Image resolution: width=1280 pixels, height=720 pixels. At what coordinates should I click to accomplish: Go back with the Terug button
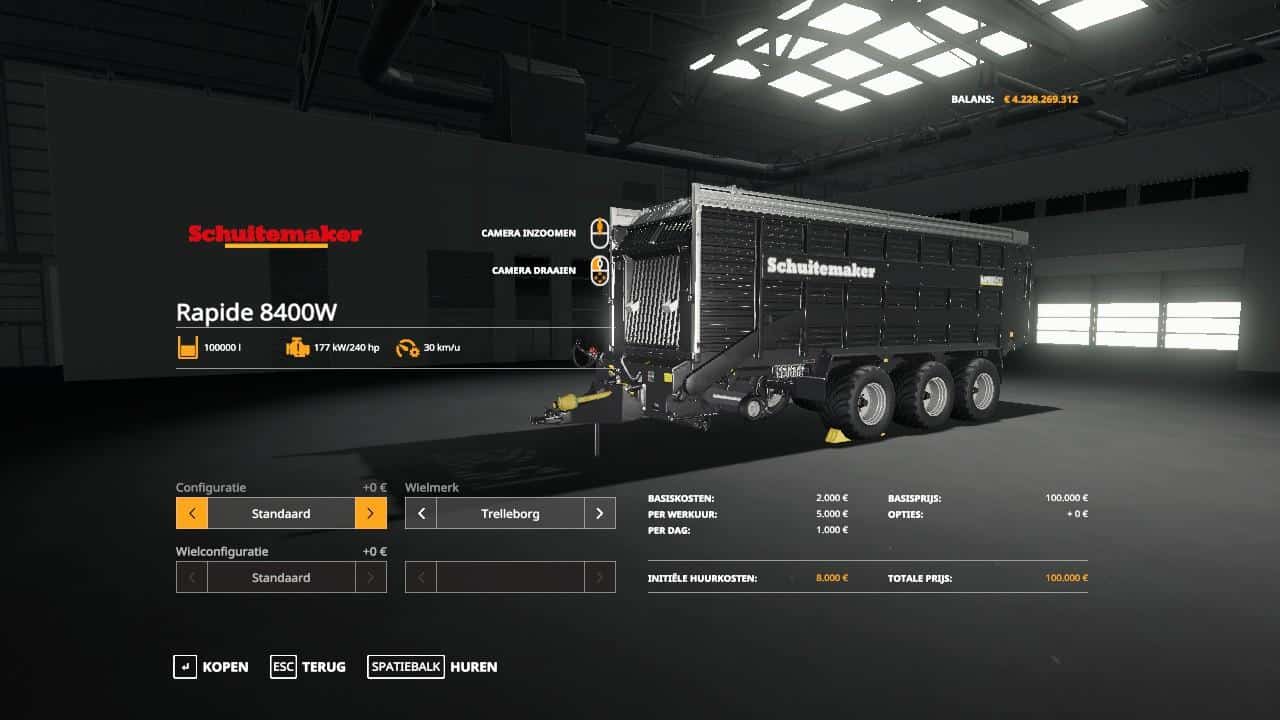click(x=308, y=667)
